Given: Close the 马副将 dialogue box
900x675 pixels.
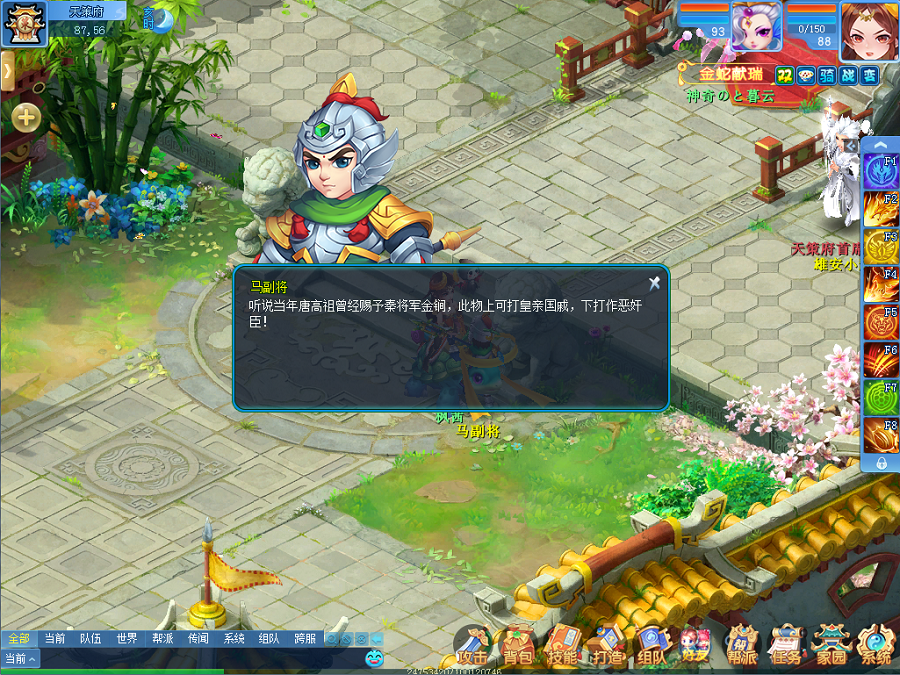Looking at the screenshot, I should [654, 283].
